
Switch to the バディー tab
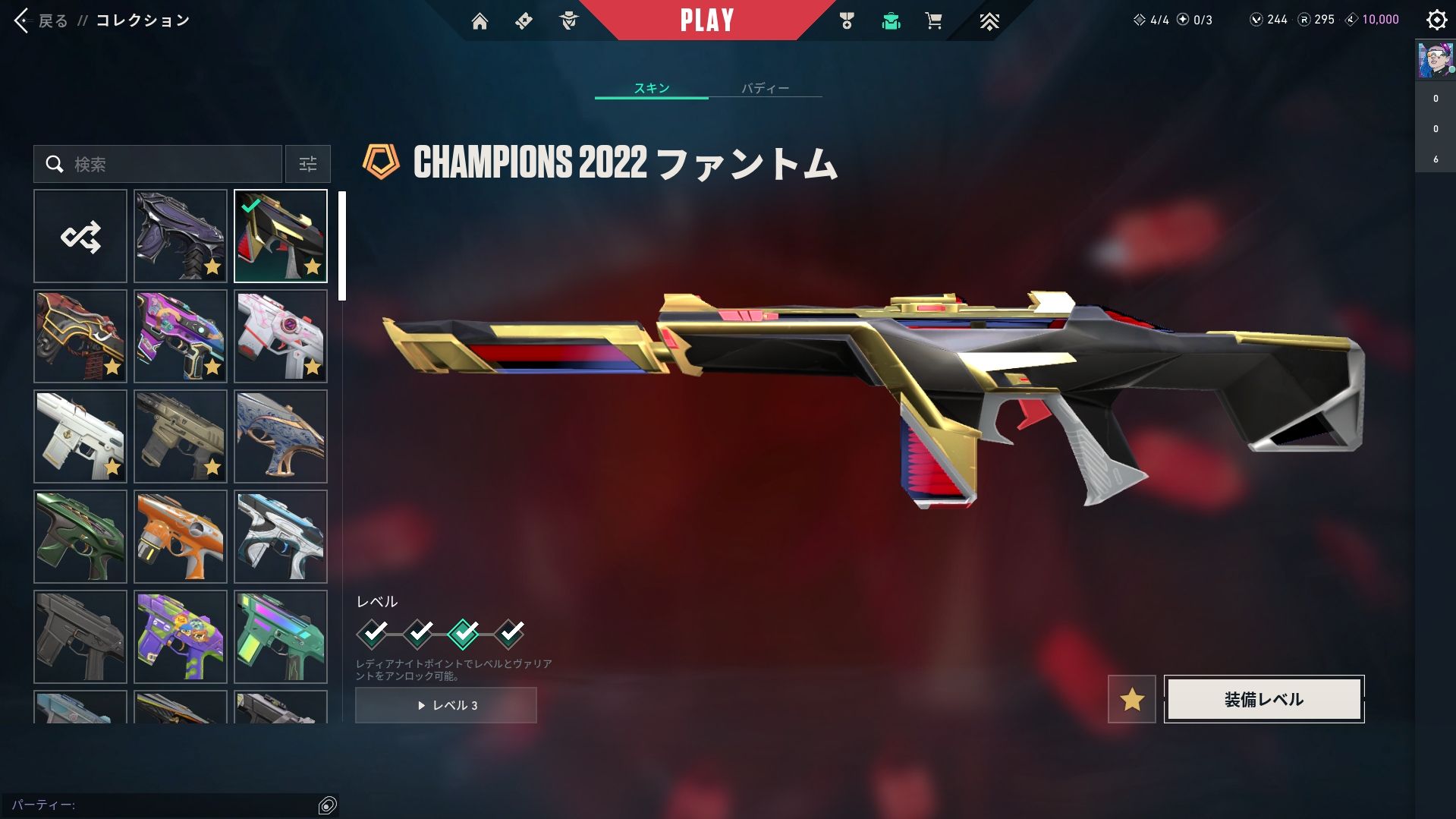coord(765,88)
